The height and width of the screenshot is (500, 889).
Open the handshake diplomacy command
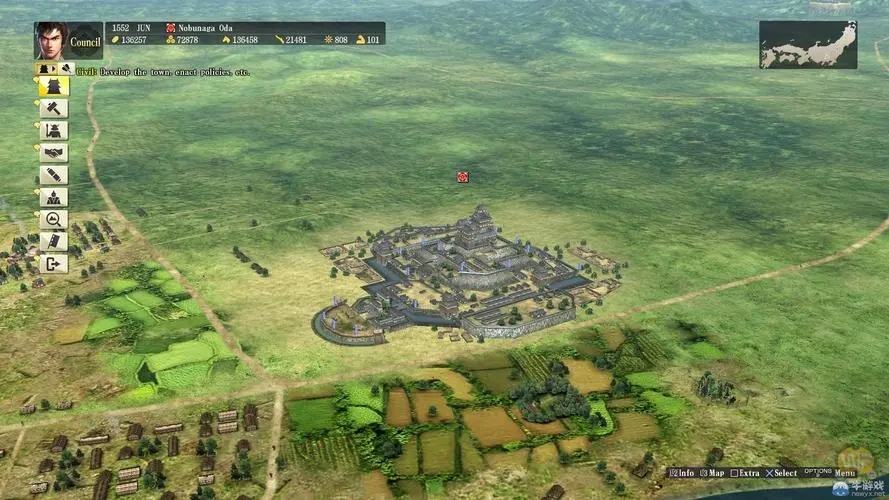pos(53,153)
